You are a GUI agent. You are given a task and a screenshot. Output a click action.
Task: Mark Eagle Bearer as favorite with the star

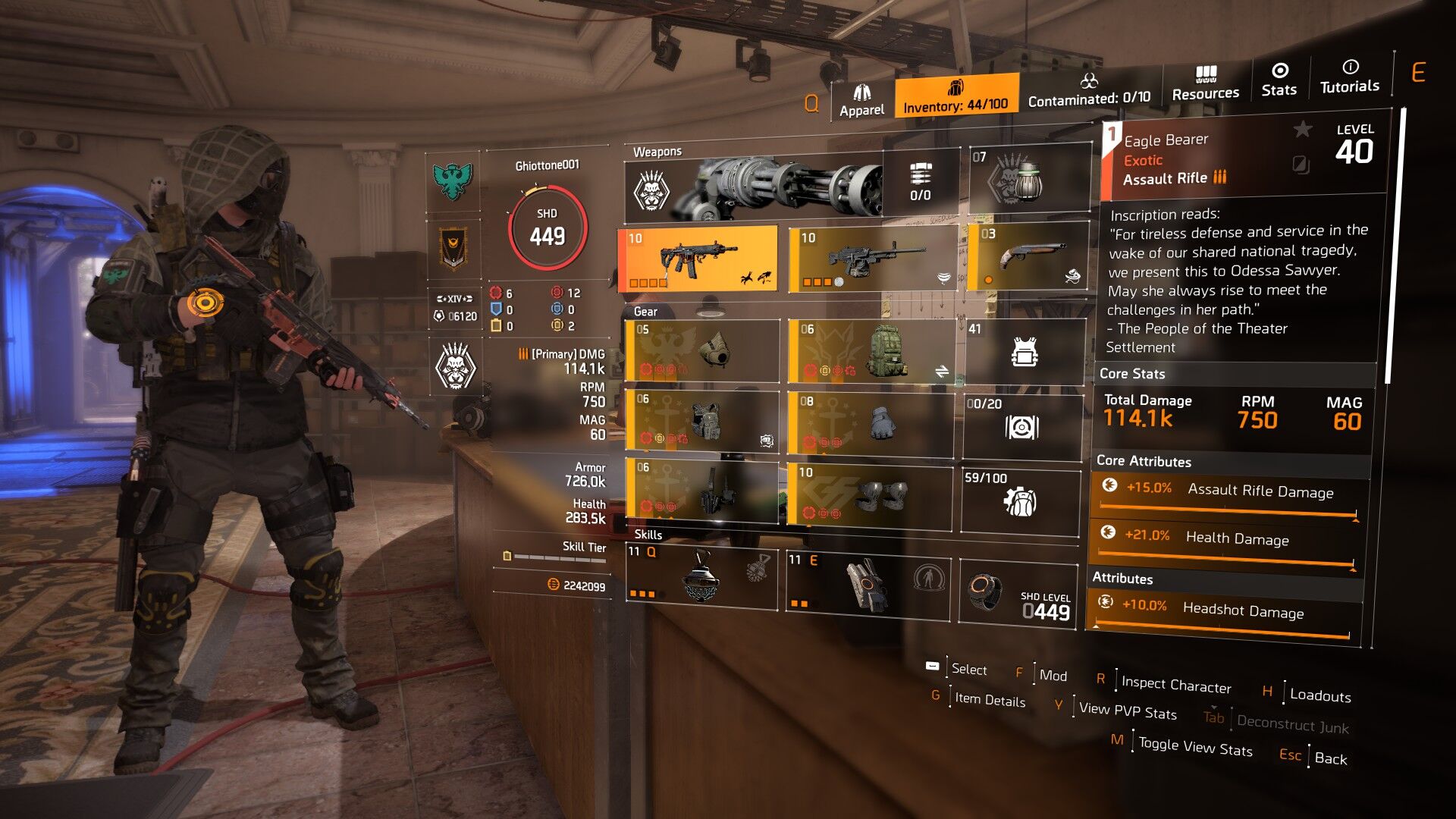click(x=1302, y=130)
